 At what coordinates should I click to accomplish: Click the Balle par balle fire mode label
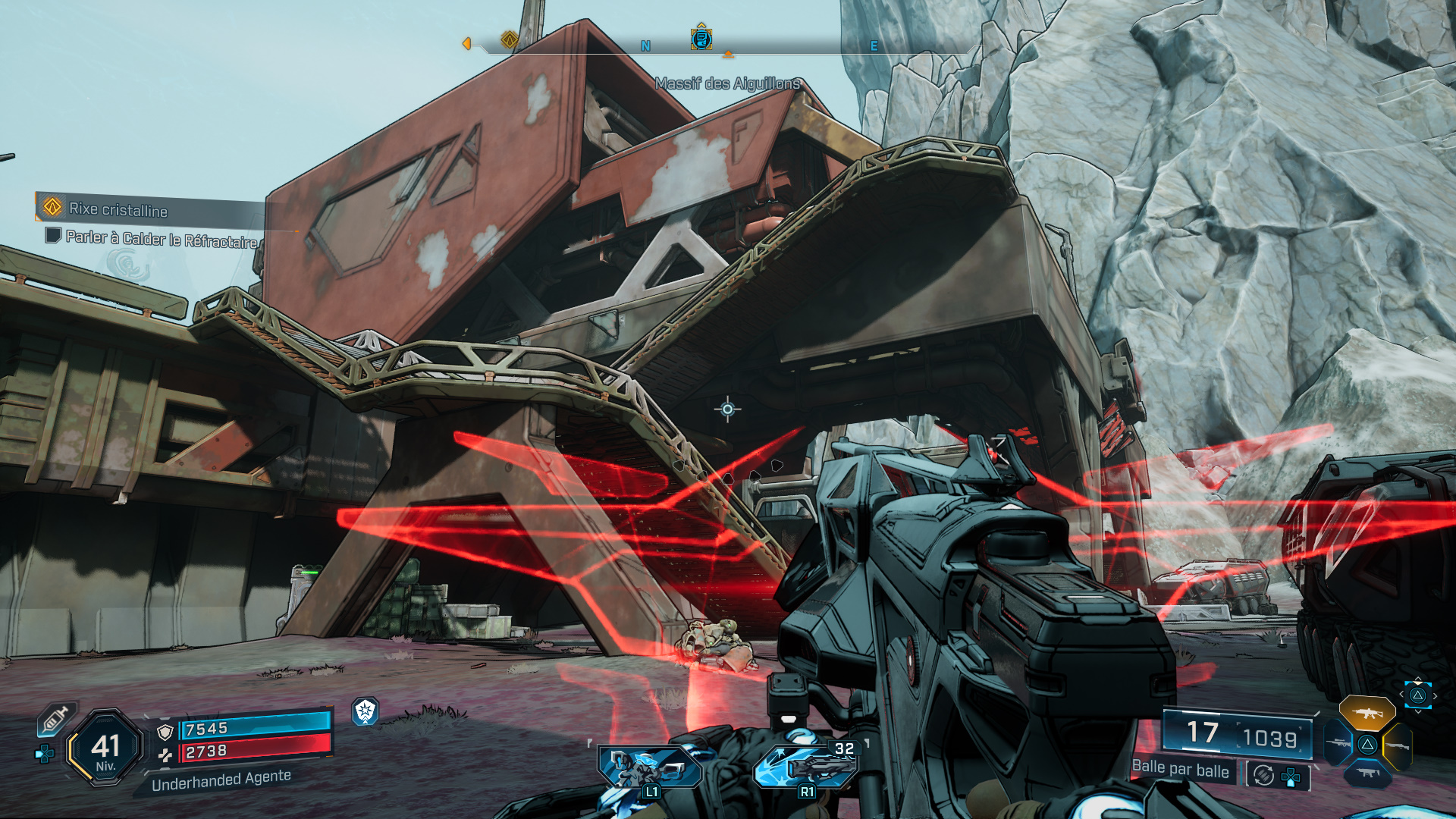tap(1181, 771)
